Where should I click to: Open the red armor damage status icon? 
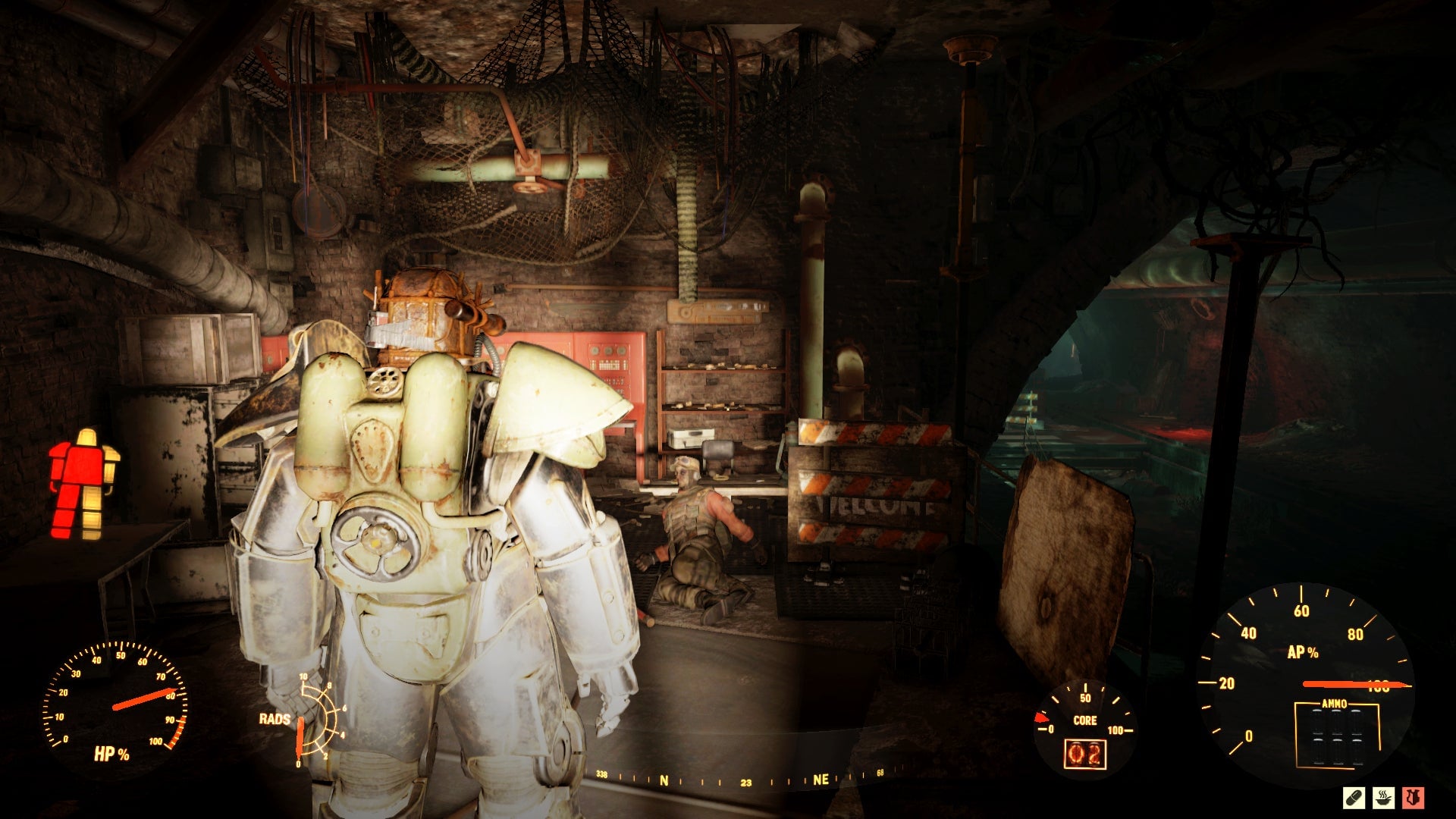point(1413,798)
